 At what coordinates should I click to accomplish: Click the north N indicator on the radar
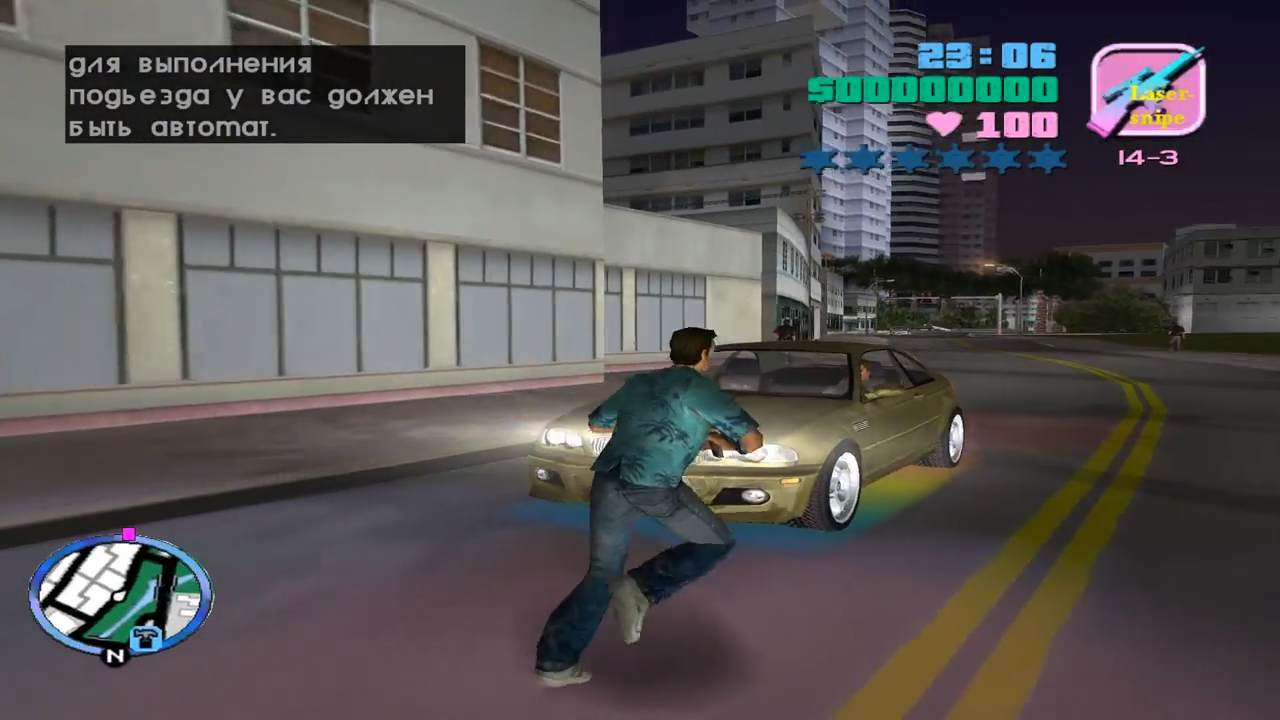116,656
